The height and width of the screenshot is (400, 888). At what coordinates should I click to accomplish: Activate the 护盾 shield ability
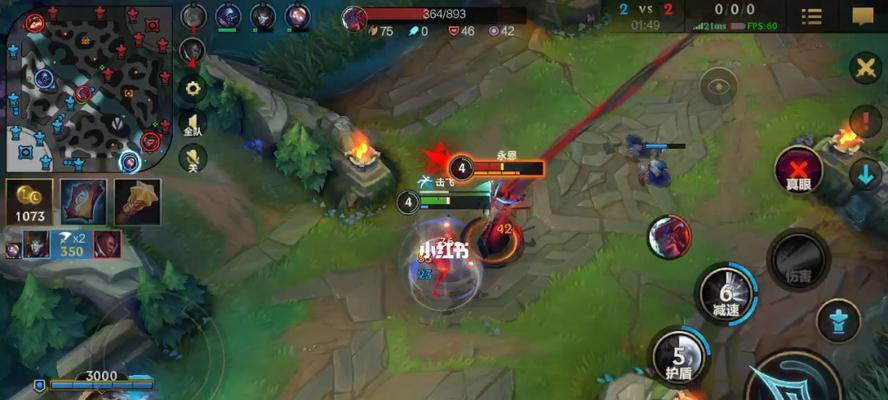[677, 358]
